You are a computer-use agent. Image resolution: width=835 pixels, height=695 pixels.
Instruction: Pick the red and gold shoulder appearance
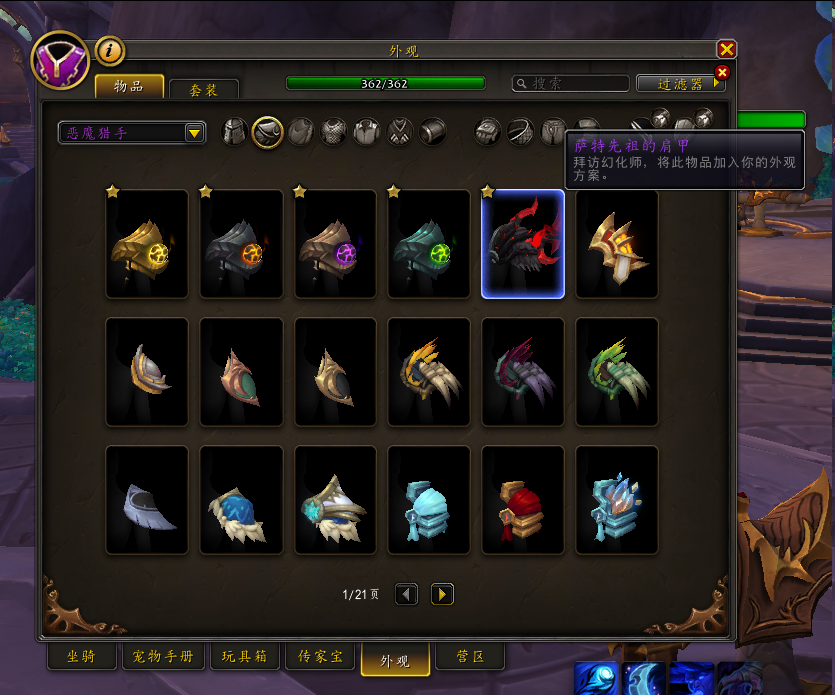click(523, 500)
